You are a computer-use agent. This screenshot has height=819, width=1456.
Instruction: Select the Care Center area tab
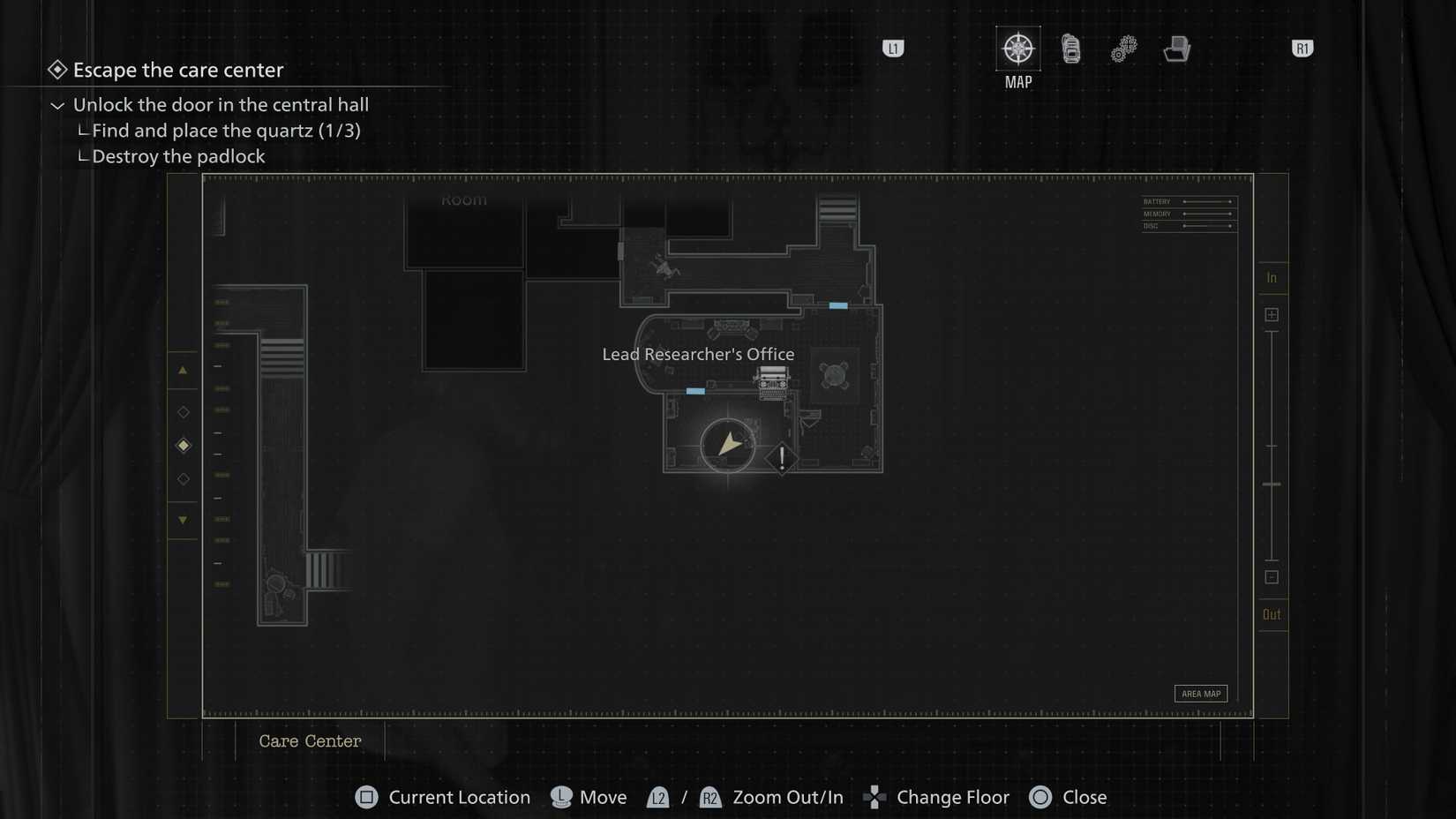coord(310,741)
